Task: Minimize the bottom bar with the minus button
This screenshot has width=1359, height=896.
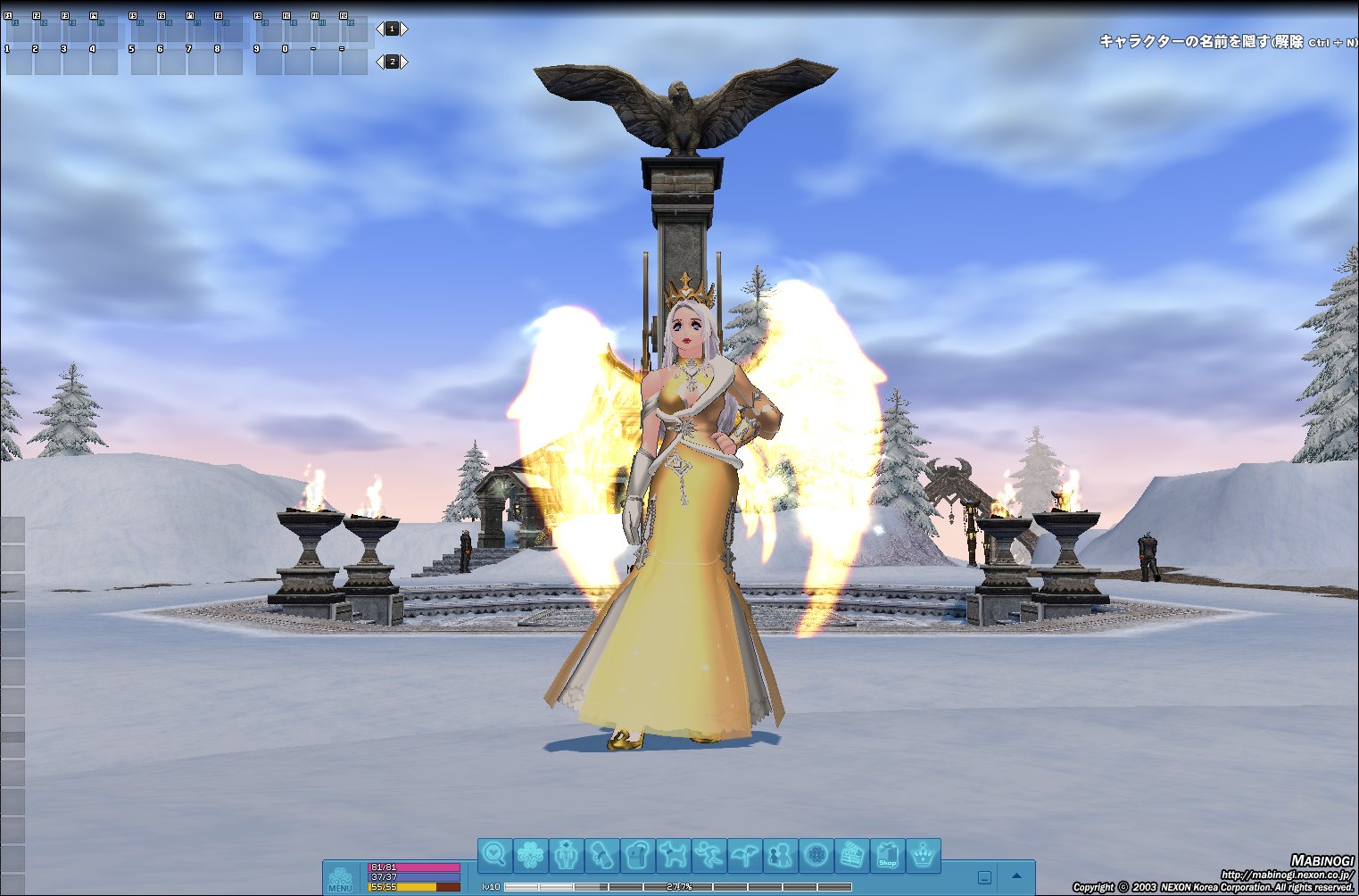Action: 984,877
